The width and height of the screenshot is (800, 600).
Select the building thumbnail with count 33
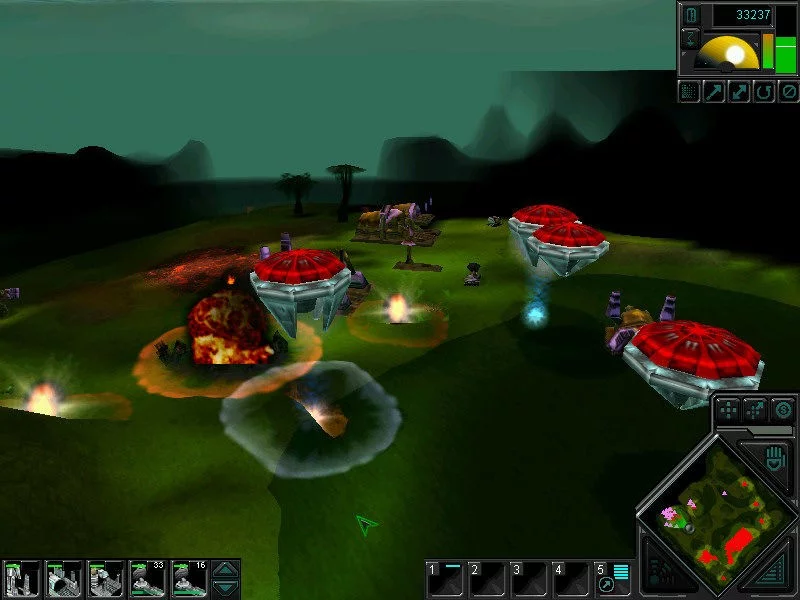(147, 578)
